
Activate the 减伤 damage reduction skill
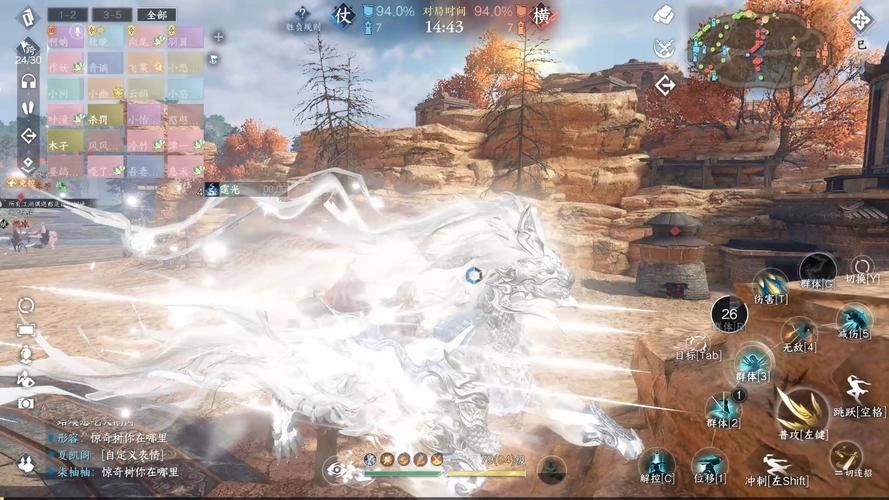pyautogui.click(x=852, y=321)
